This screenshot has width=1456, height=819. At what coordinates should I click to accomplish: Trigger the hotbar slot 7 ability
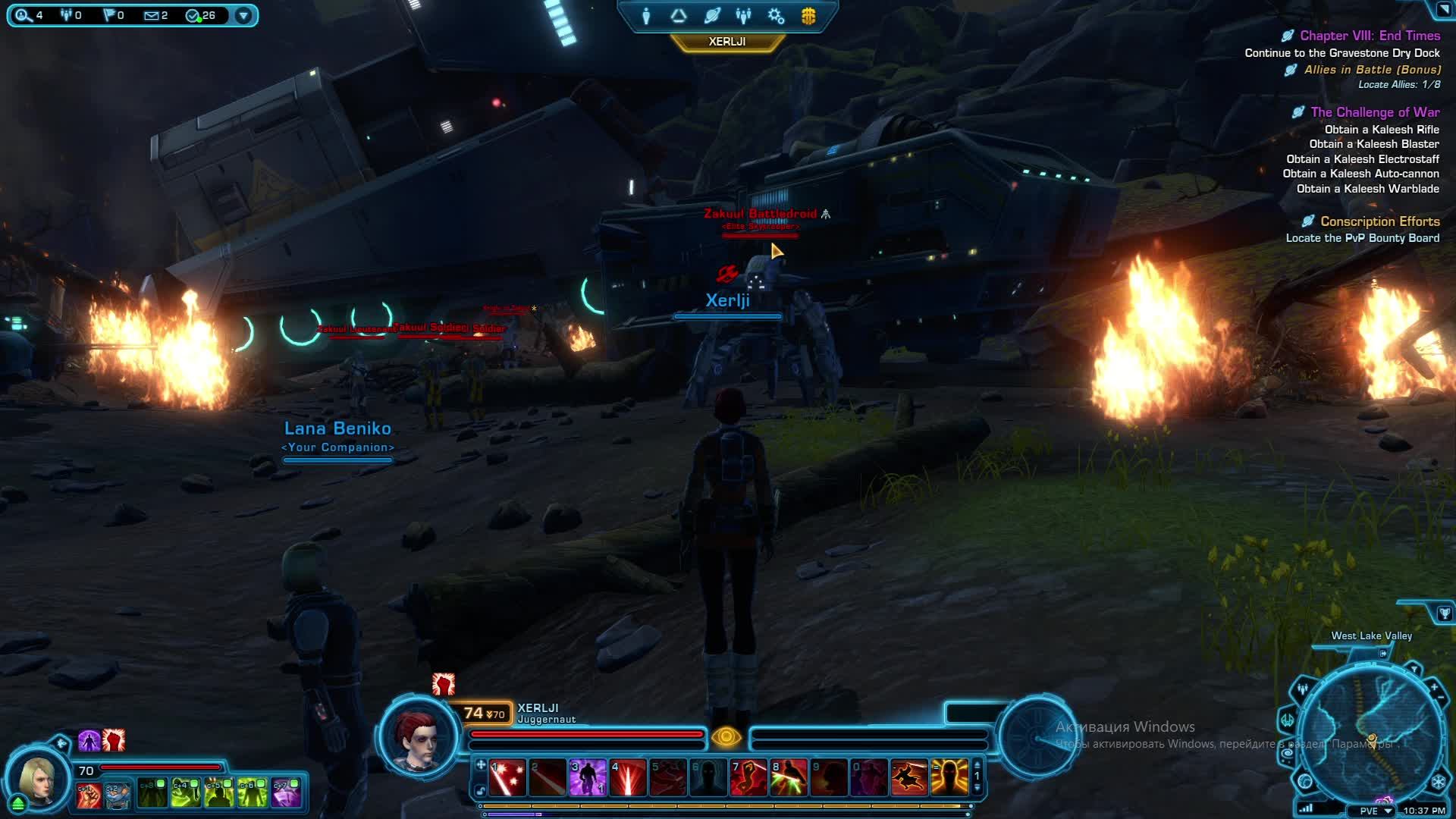click(748, 777)
